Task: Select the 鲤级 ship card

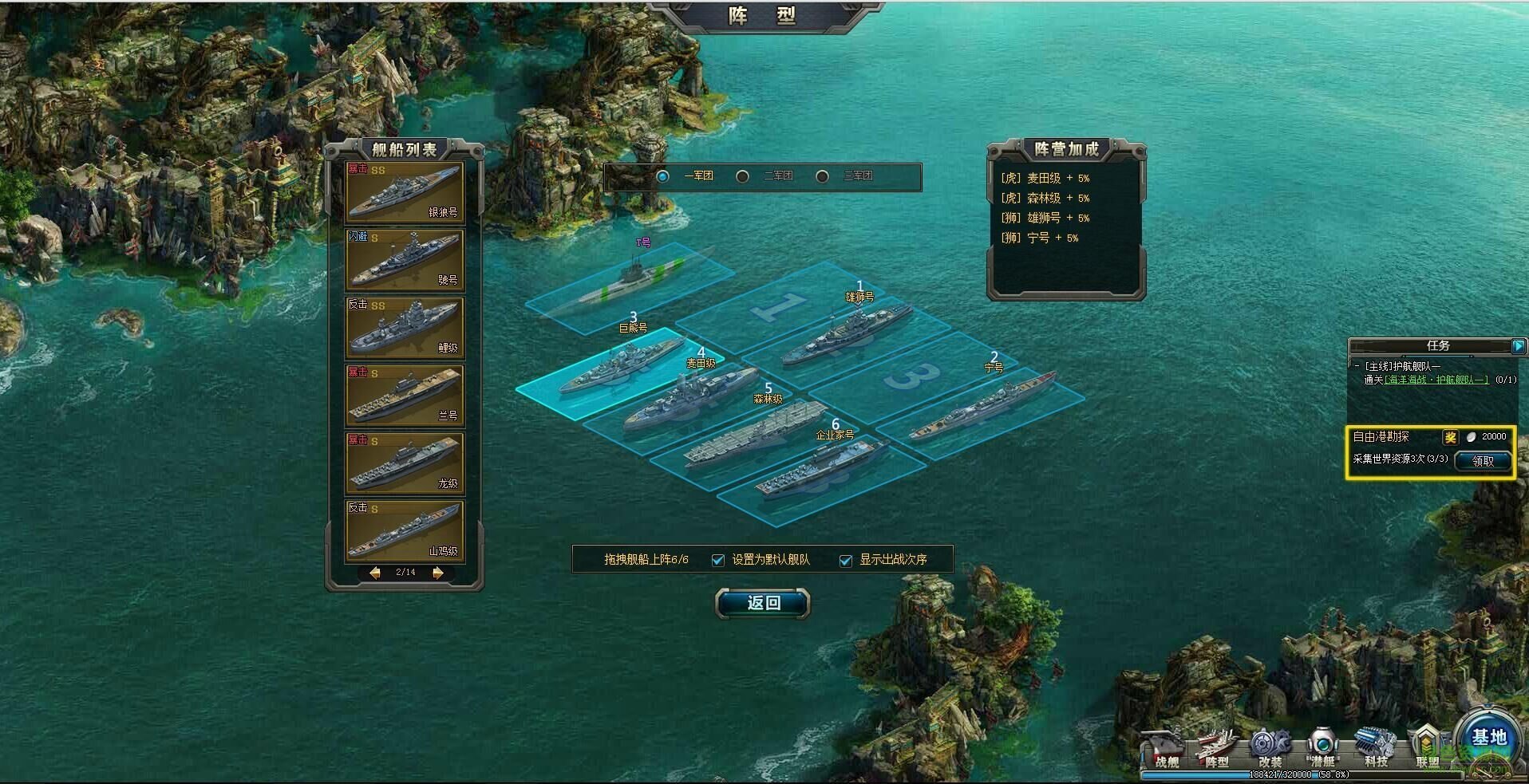Action: pos(405,328)
